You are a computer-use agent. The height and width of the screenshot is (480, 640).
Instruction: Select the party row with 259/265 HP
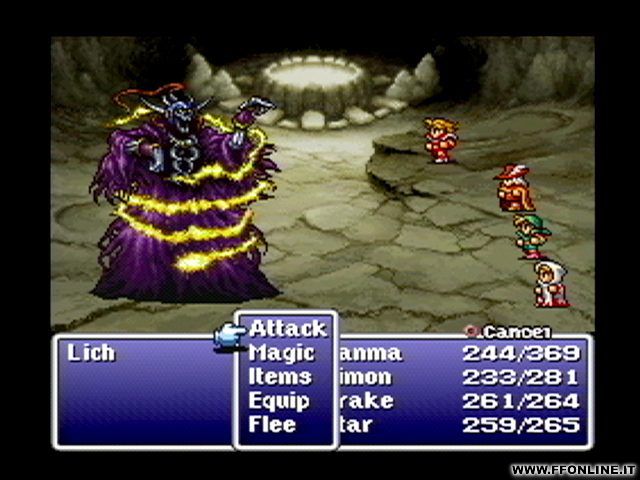[x=460, y=425]
